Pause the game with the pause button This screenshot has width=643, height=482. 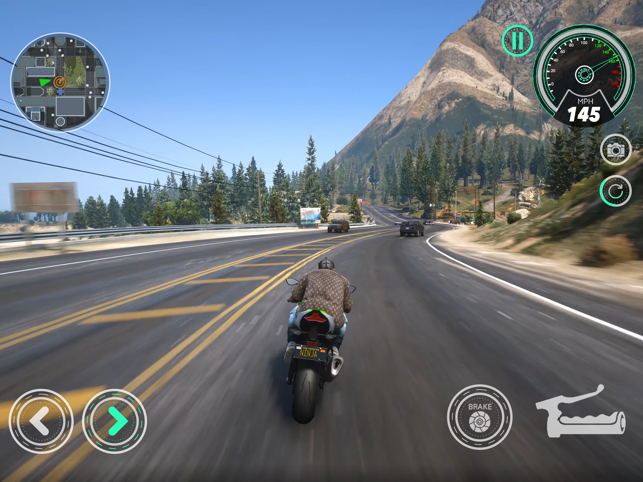(517, 41)
